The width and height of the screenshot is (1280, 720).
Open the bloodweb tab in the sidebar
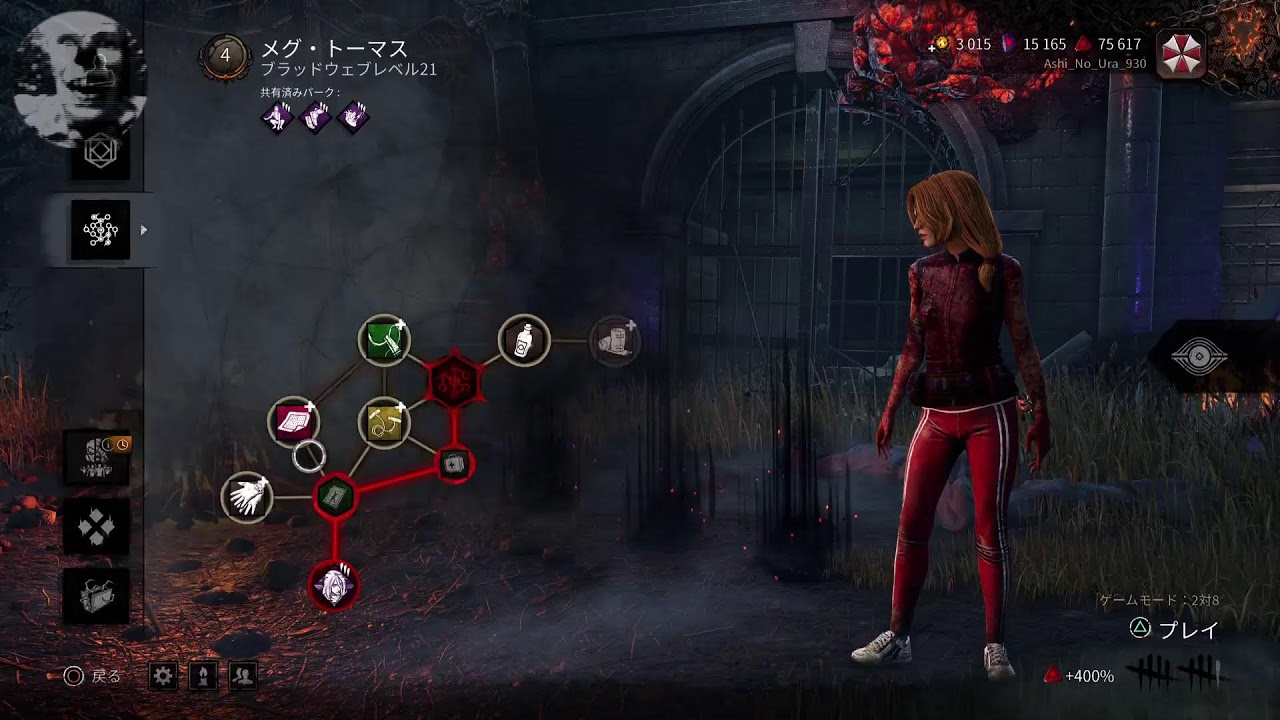[100, 230]
